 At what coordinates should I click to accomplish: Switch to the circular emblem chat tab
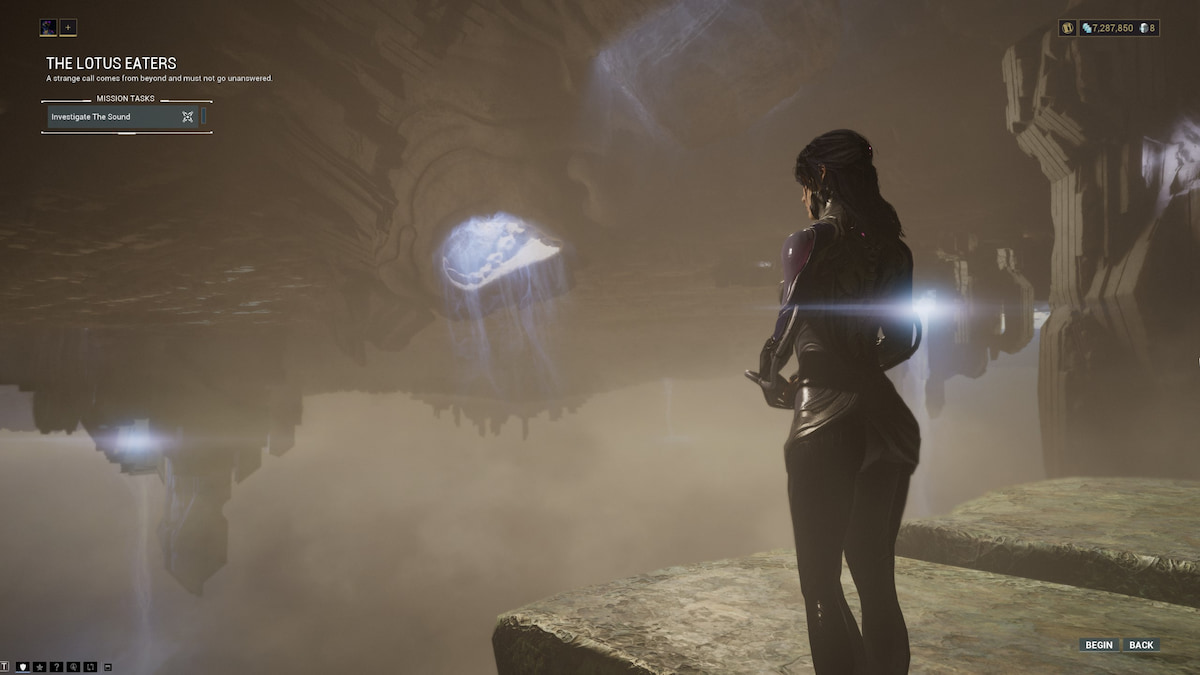coord(73,666)
